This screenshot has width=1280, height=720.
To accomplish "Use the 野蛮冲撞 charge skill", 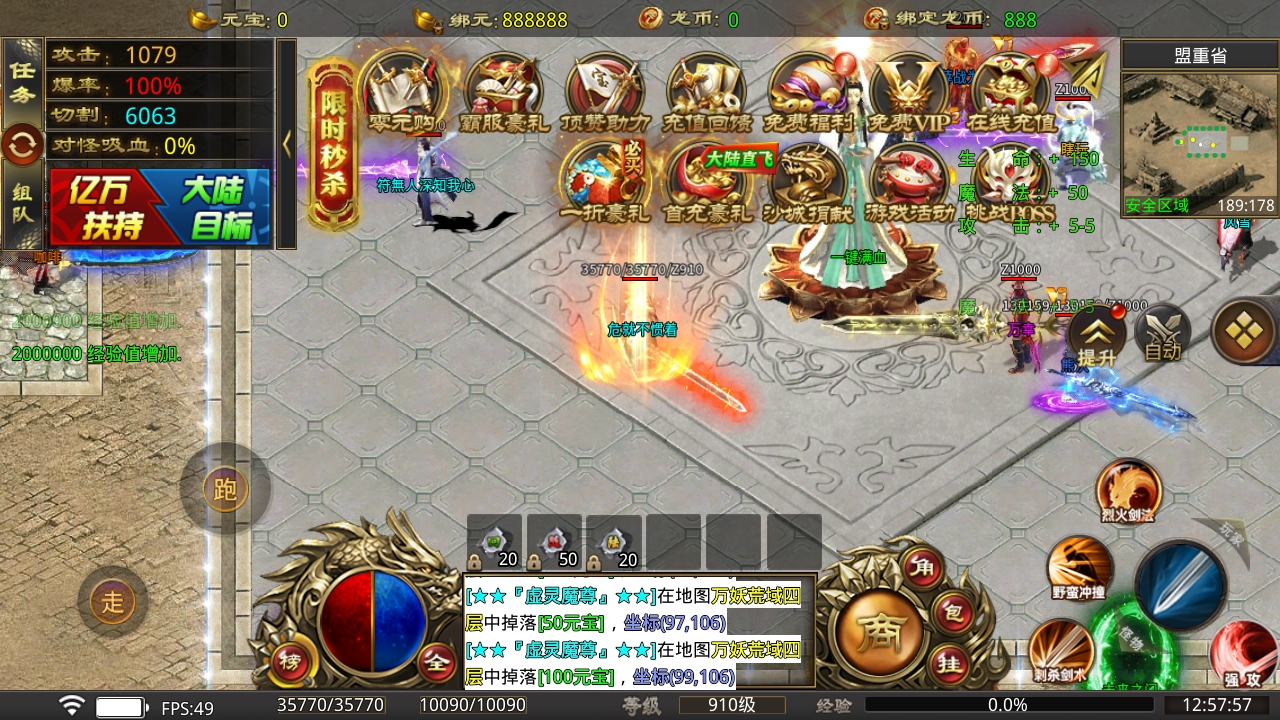I will [x=1079, y=568].
